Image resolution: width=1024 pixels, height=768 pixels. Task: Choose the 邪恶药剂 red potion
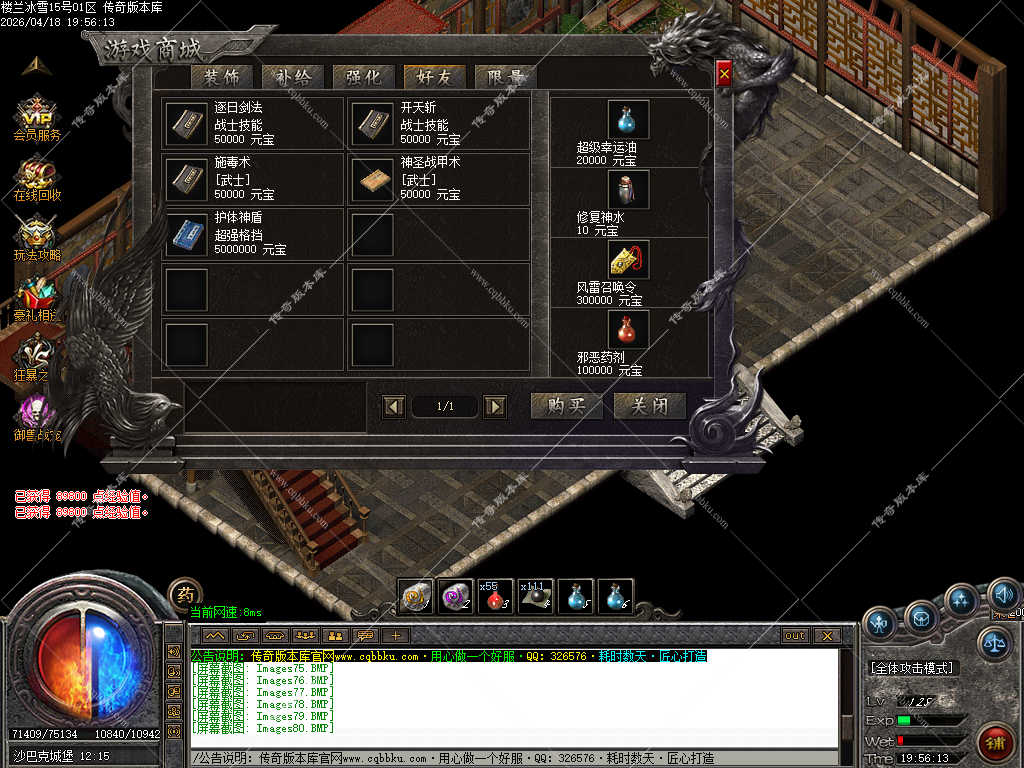coord(628,329)
